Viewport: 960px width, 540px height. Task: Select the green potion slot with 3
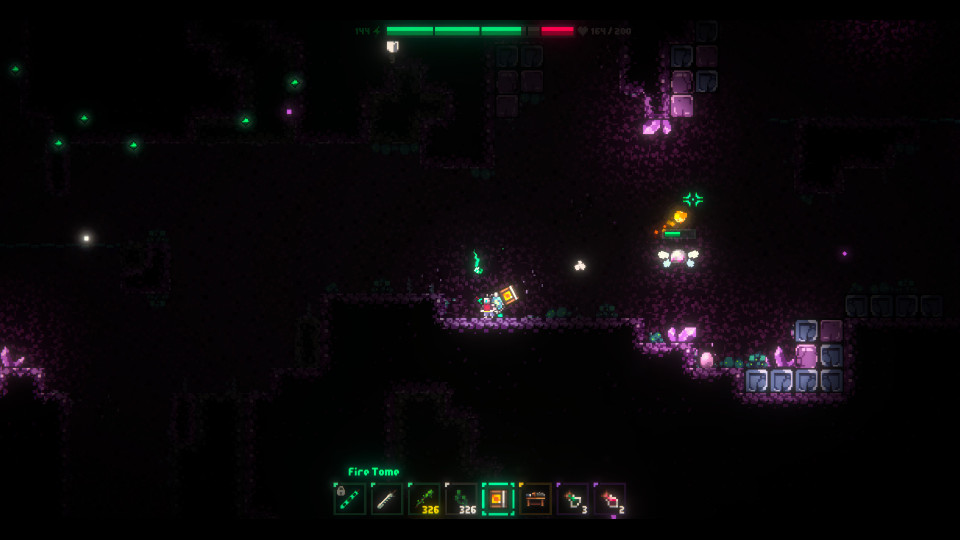pyautogui.click(x=573, y=498)
